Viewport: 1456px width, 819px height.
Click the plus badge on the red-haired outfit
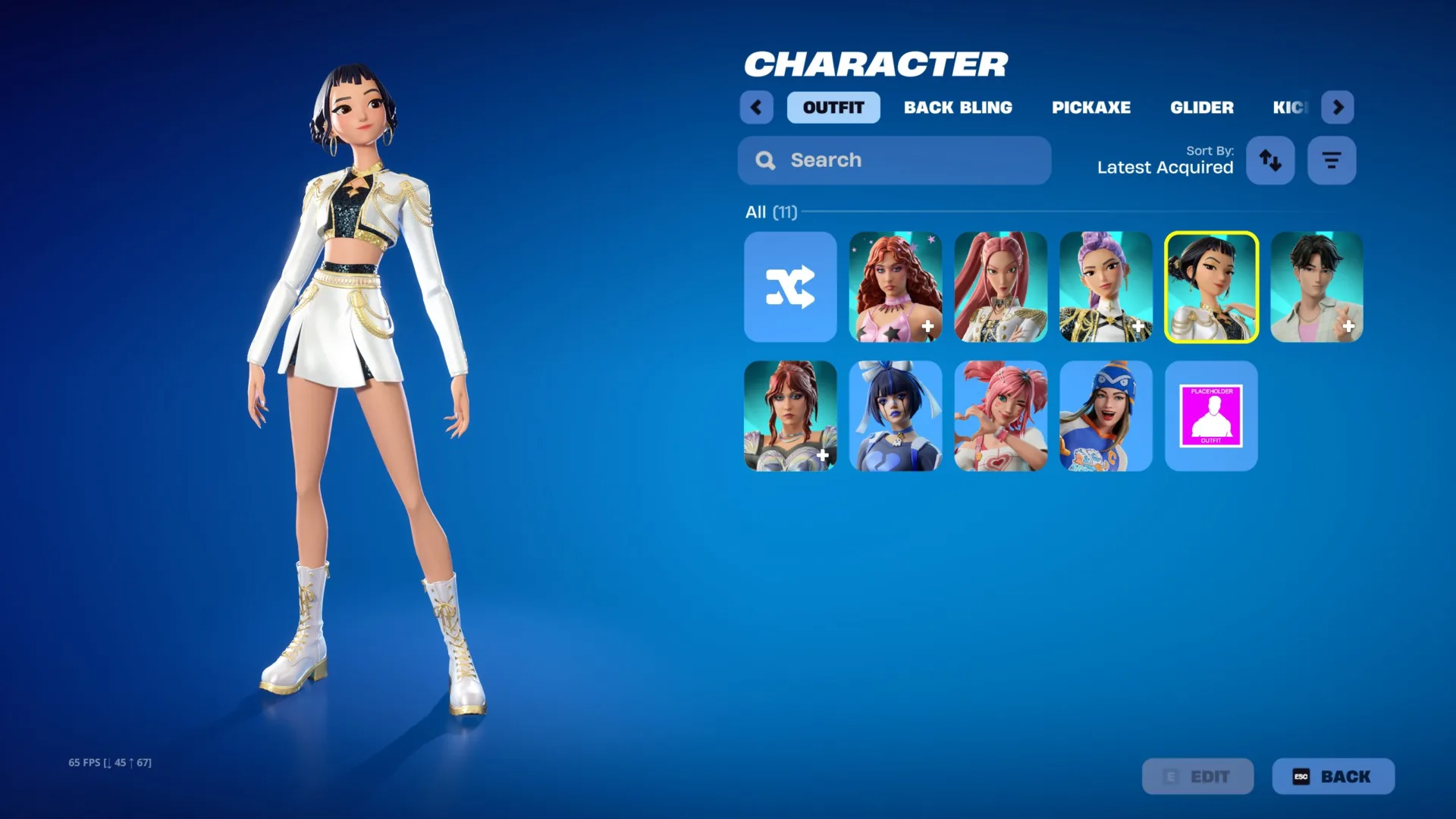pyautogui.click(x=927, y=326)
